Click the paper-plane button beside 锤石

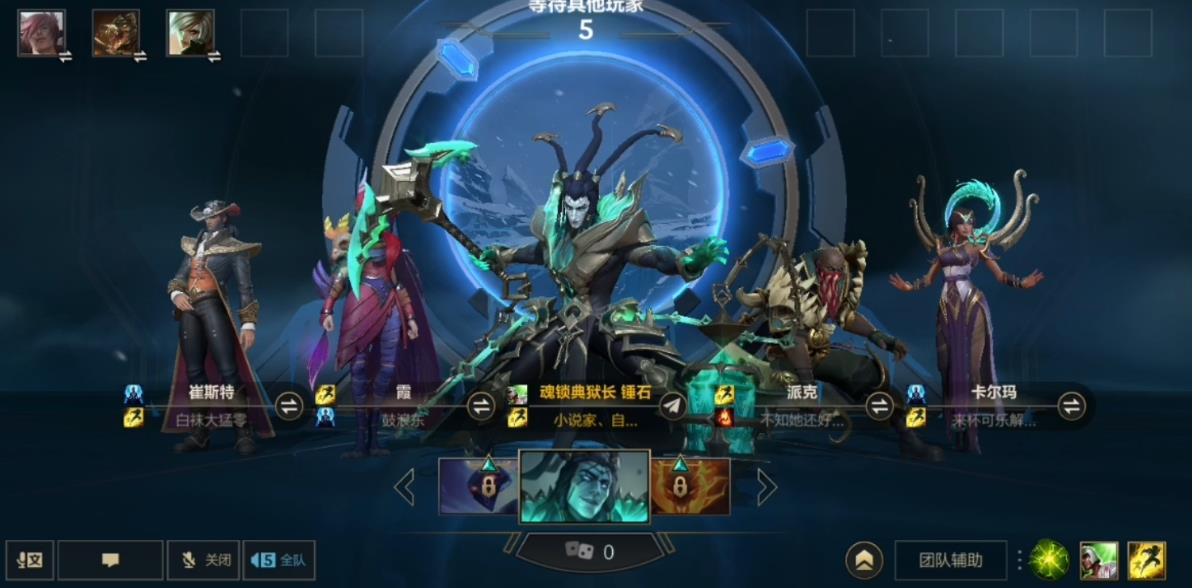point(673,406)
